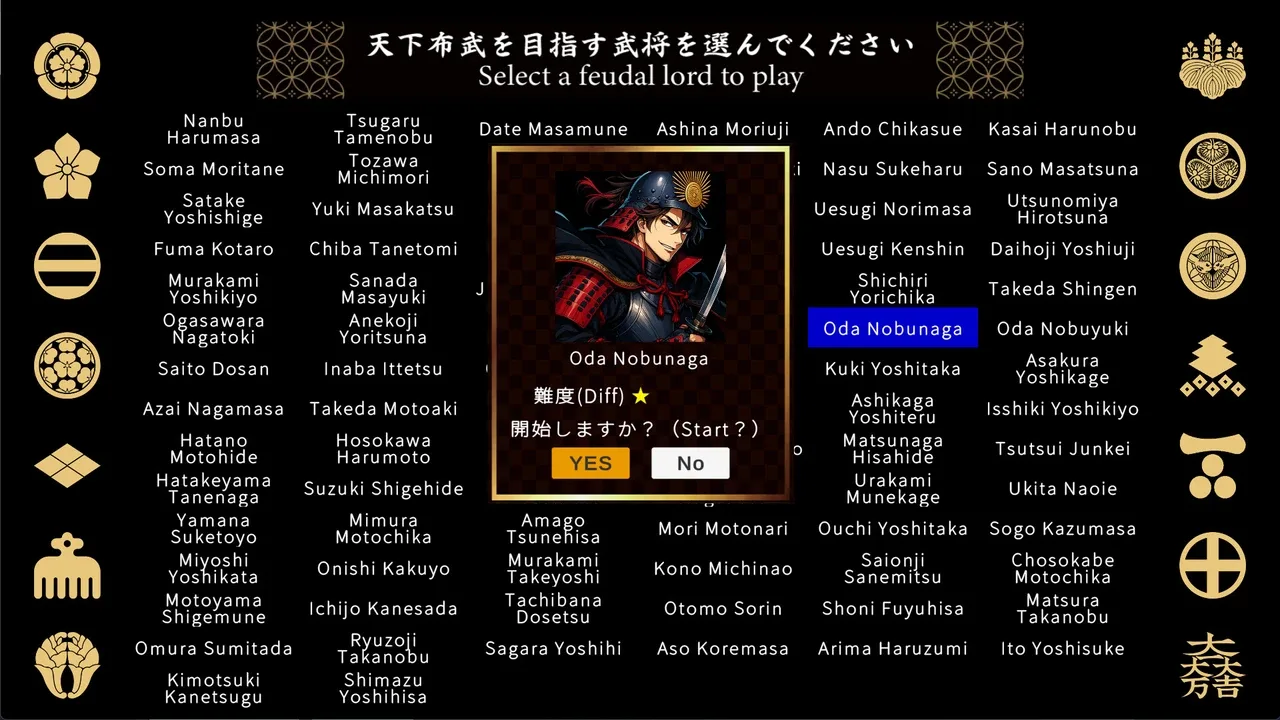Confirm start with the YES button
The width and height of the screenshot is (1280, 720).
click(x=590, y=463)
